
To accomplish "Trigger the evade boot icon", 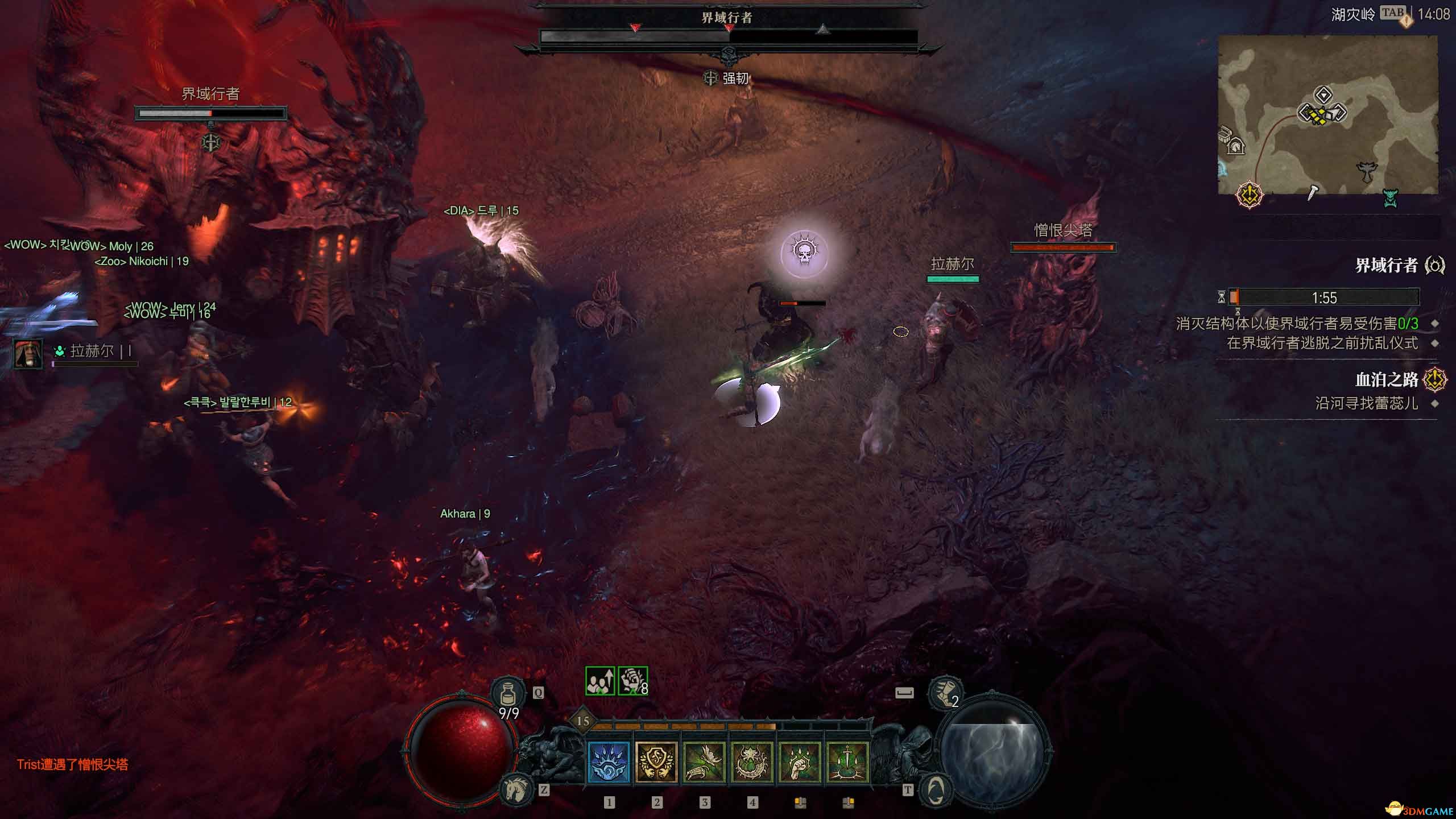I will pyautogui.click(x=945, y=693).
